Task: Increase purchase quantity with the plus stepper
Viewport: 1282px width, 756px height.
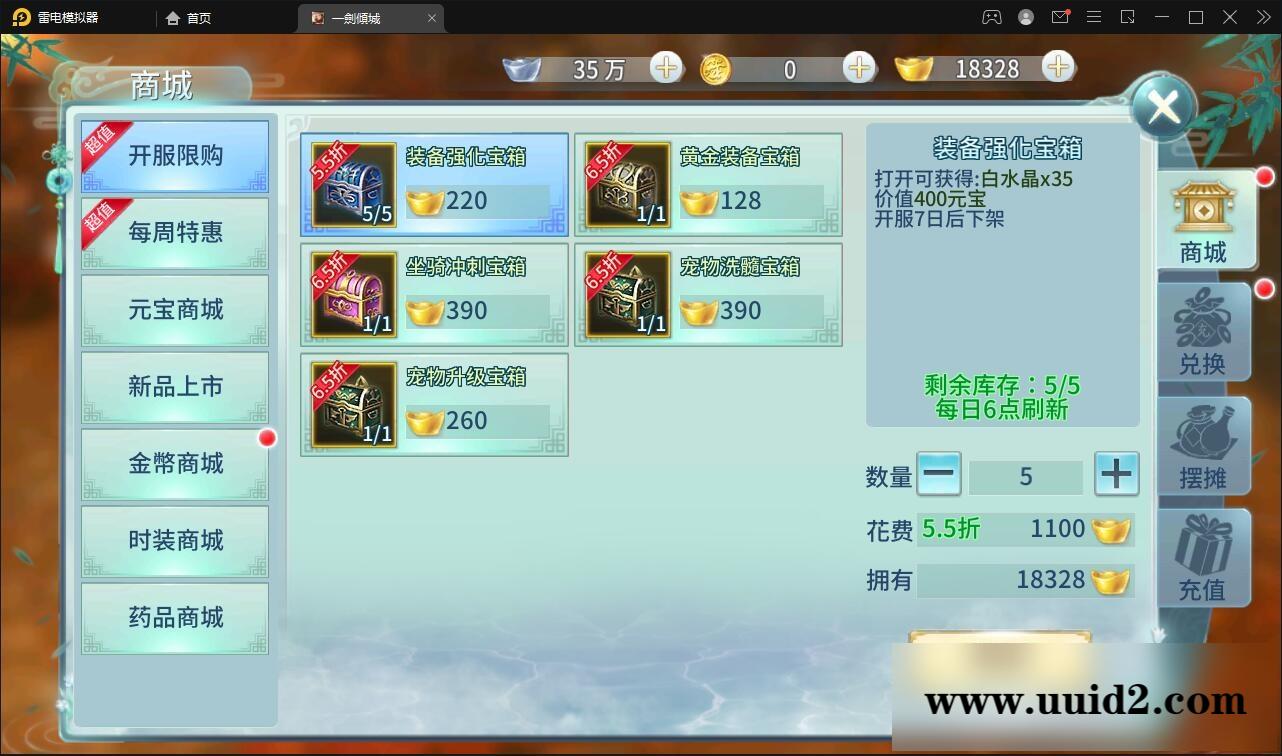Action: click(1116, 475)
